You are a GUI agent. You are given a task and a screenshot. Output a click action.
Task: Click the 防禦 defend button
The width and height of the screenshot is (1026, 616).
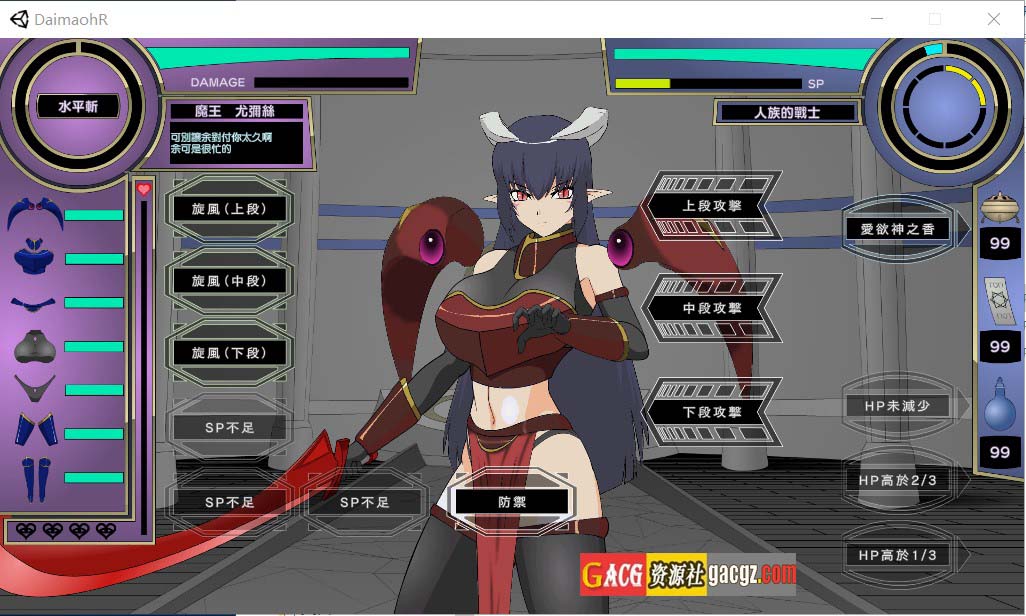click(x=512, y=502)
